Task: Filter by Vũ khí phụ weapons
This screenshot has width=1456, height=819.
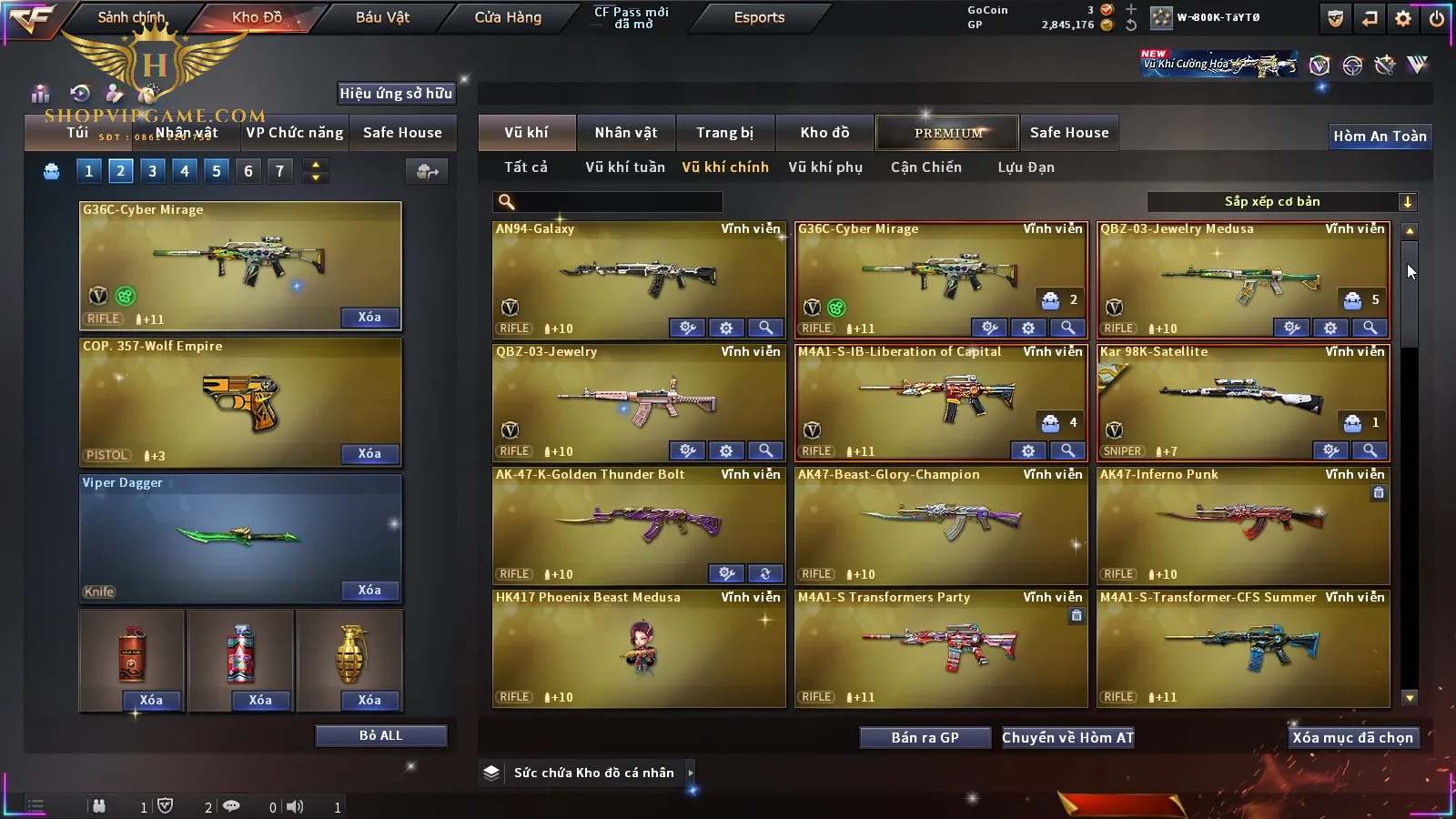Action: tap(824, 167)
